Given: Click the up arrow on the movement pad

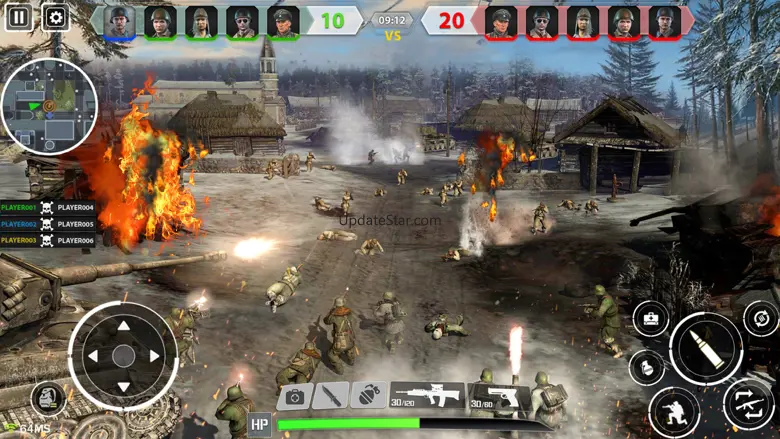Looking at the screenshot, I should (123, 326).
